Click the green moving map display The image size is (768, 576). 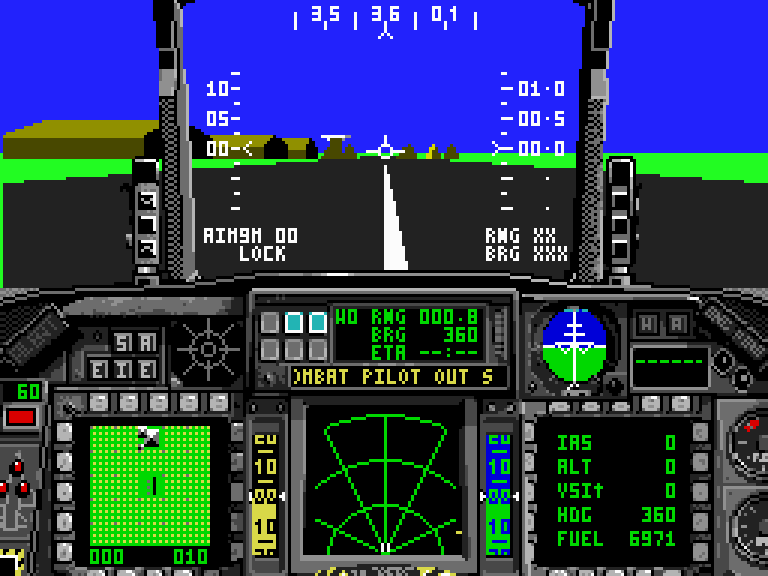(150, 483)
